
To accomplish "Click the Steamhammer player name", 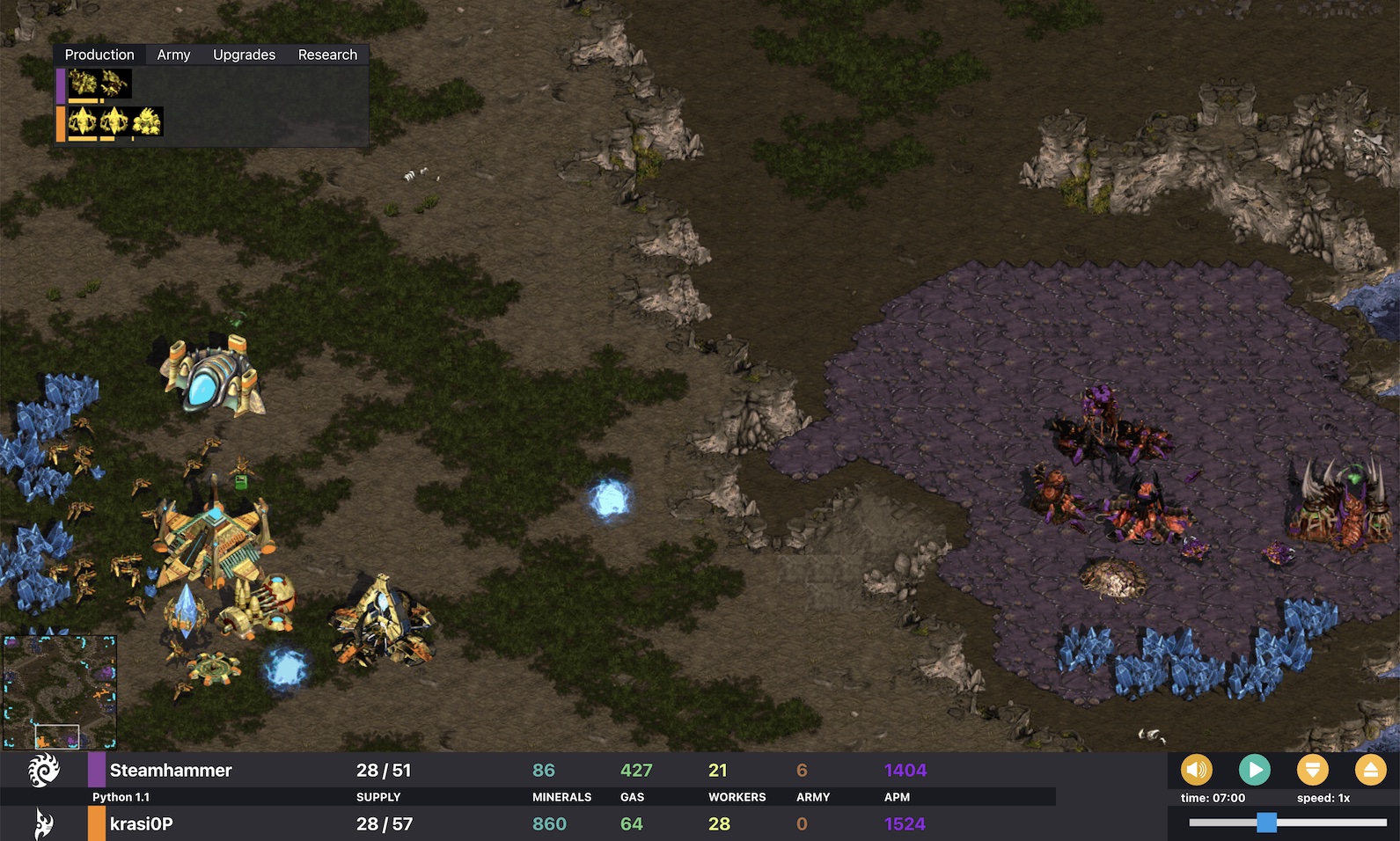I will click(x=170, y=769).
